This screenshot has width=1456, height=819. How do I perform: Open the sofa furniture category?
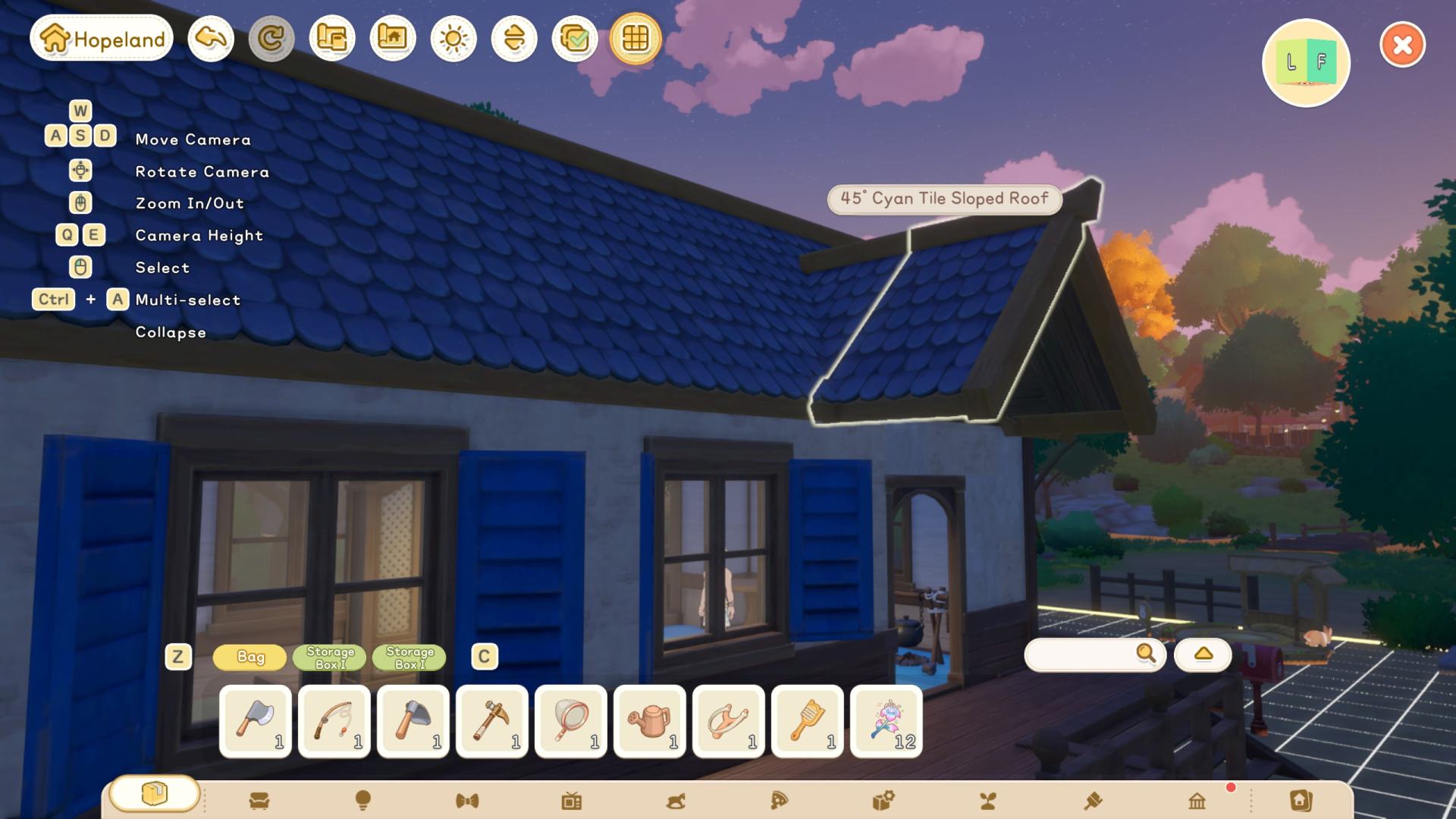pos(259,801)
